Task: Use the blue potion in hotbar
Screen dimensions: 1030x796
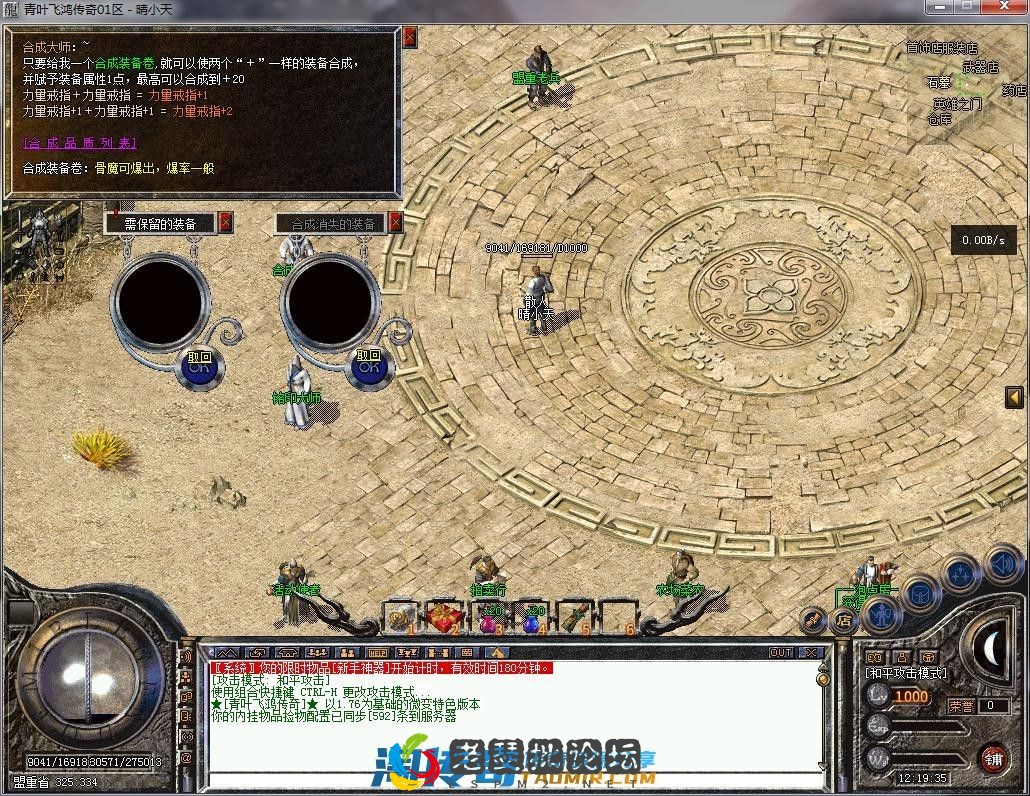Action: (x=533, y=619)
